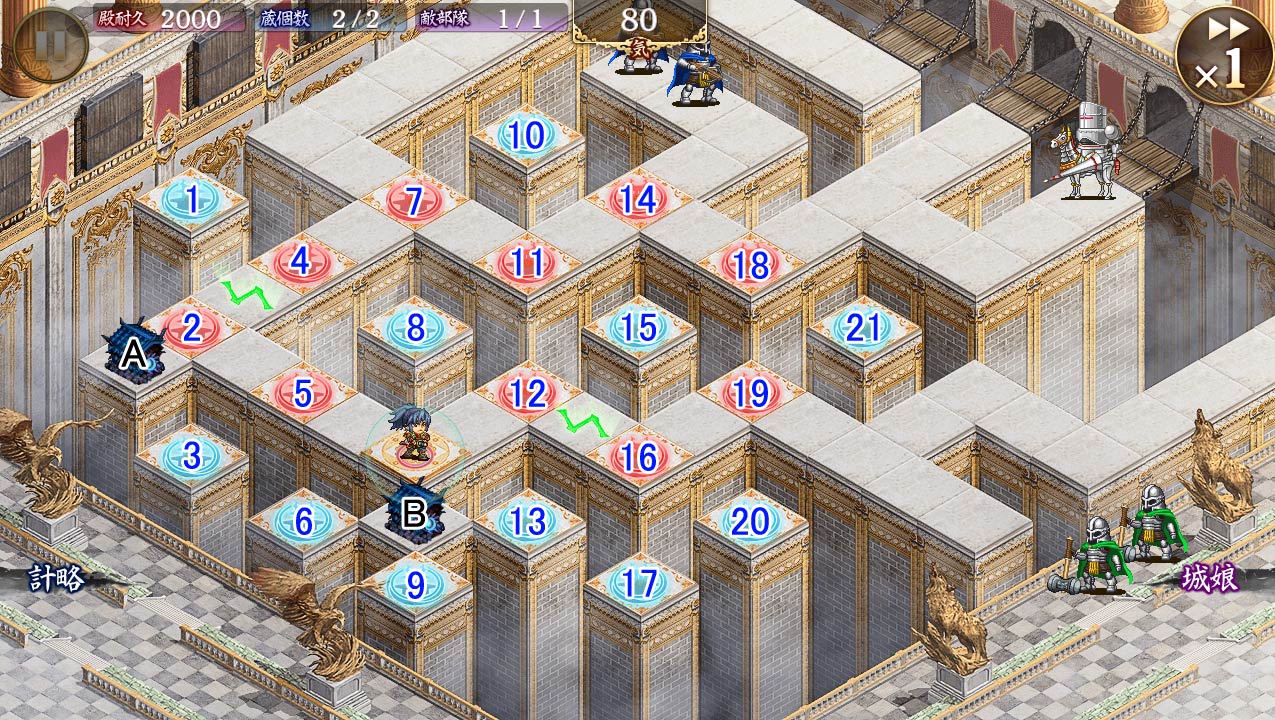Pick blue deployment tile 10
This screenshot has width=1275, height=720.
pos(526,136)
